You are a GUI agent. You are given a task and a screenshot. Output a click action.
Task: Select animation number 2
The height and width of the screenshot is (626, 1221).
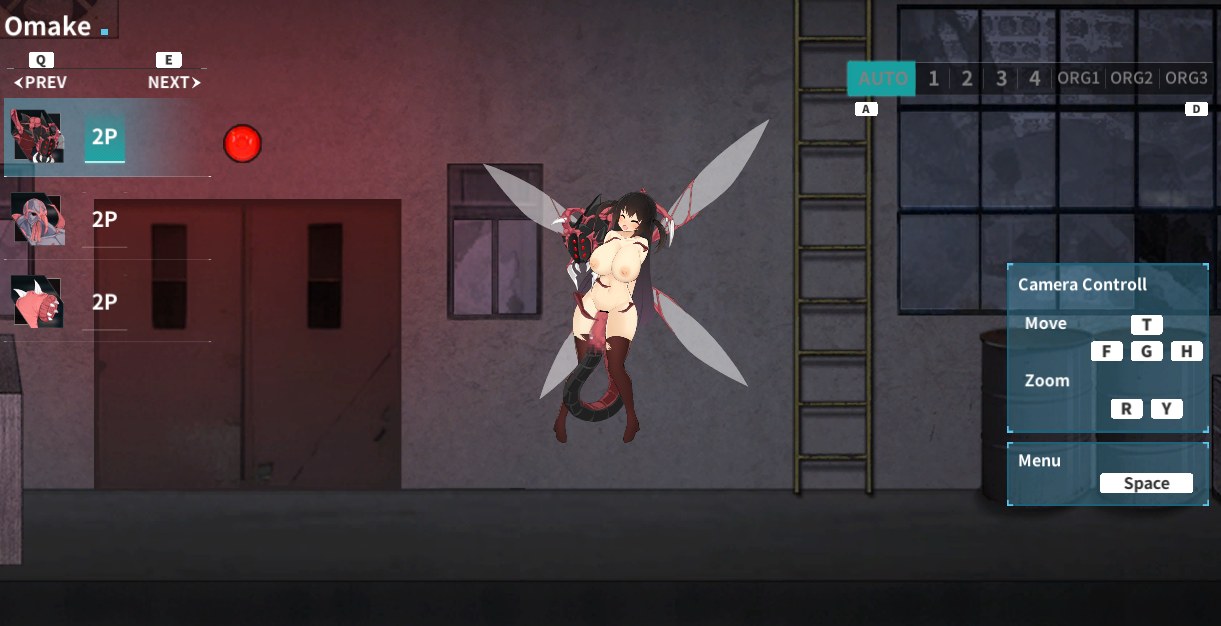click(x=967, y=79)
